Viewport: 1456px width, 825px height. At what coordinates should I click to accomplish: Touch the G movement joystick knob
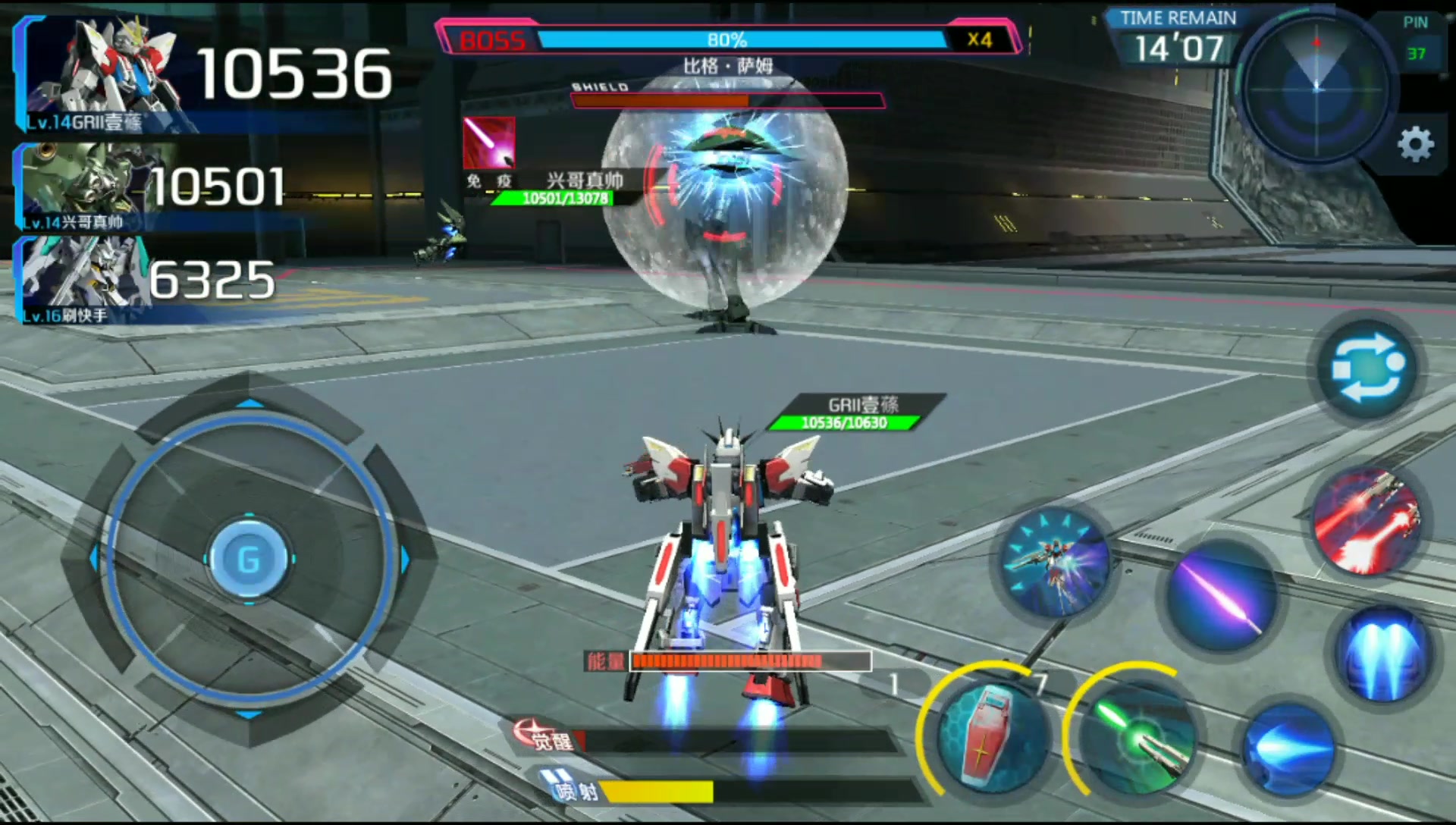pyautogui.click(x=249, y=560)
